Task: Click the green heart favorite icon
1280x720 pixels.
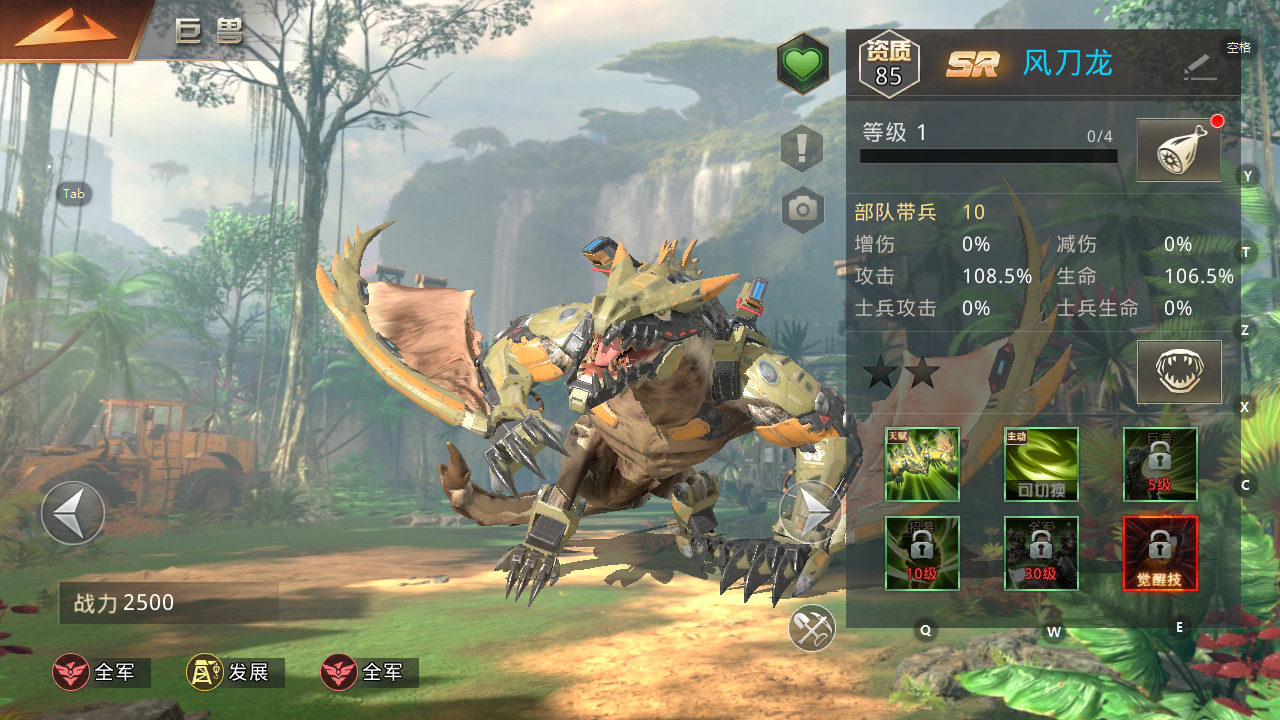Action: tap(803, 65)
